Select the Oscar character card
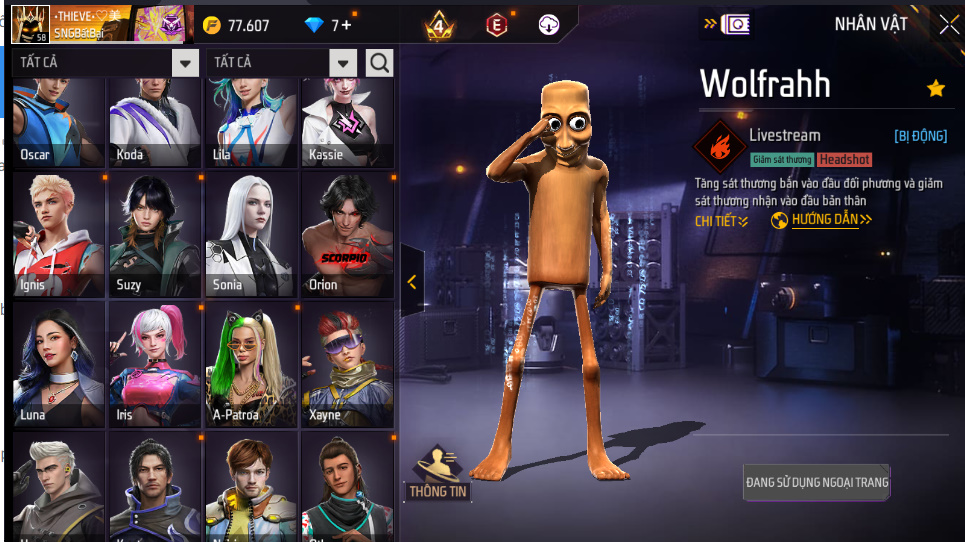 [x=58, y=125]
